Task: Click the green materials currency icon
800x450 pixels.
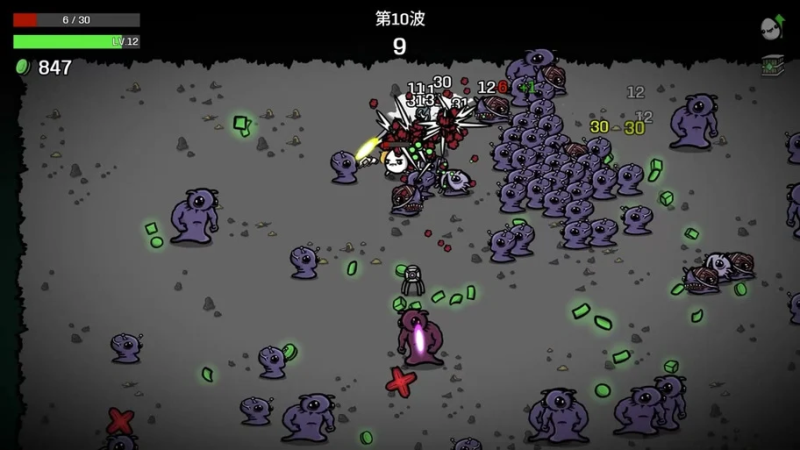Action: [x=22, y=67]
